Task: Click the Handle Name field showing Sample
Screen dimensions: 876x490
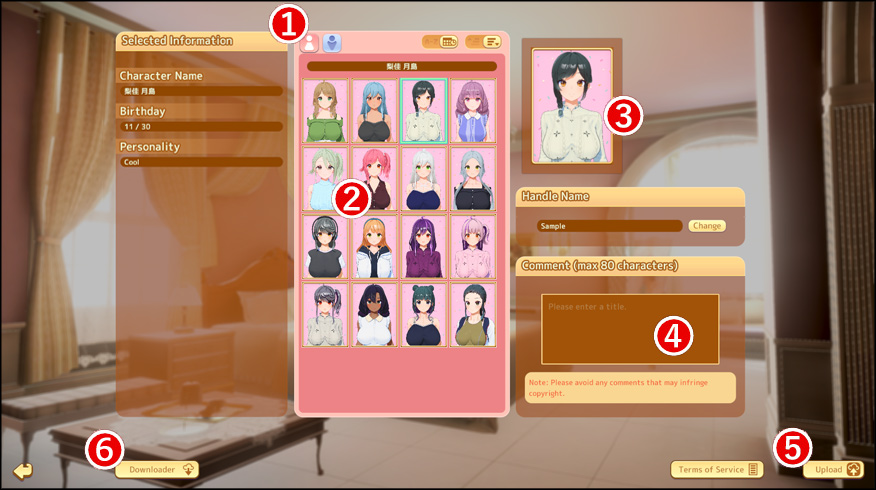Action: 609,226
